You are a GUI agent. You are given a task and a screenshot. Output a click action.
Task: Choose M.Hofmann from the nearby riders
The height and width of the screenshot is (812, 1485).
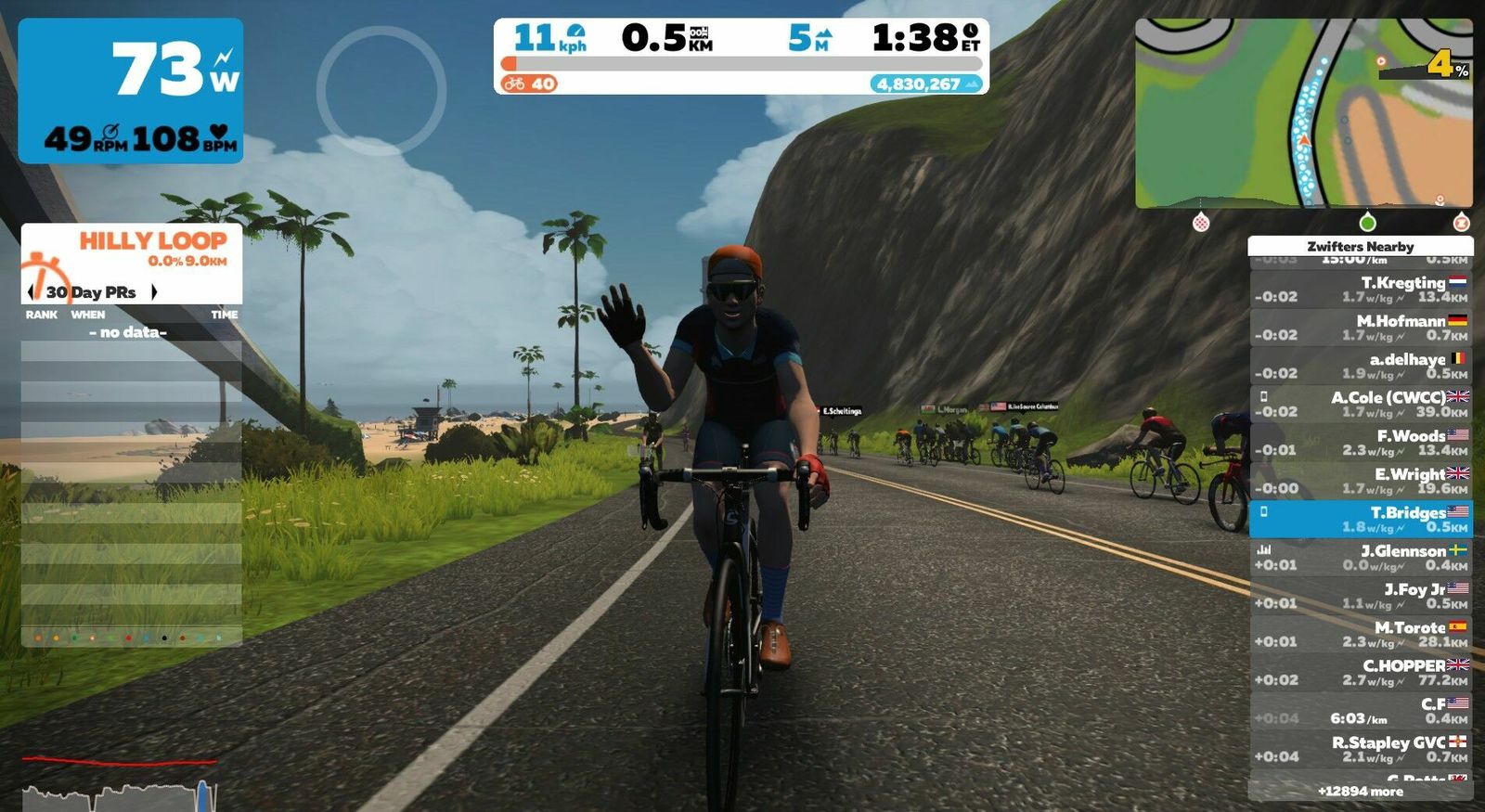point(1361,327)
